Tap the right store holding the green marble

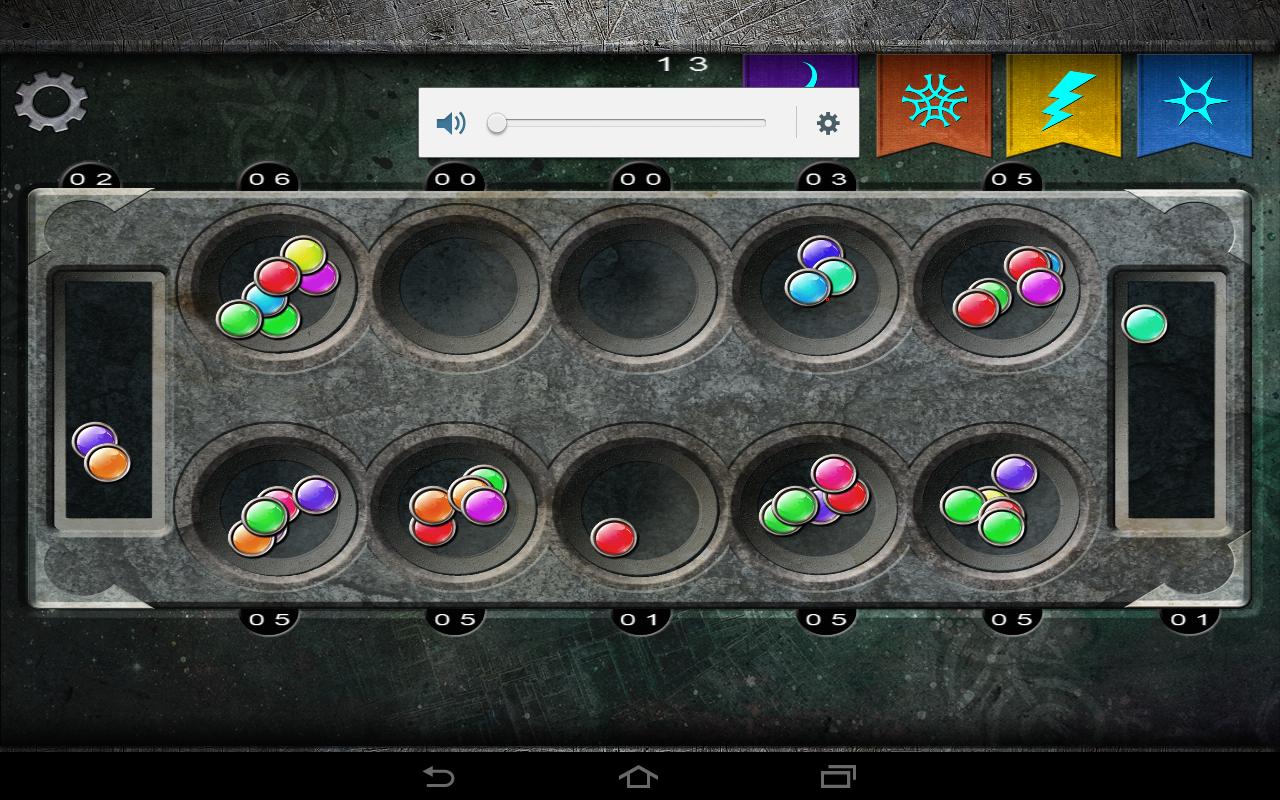pos(1168,400)
